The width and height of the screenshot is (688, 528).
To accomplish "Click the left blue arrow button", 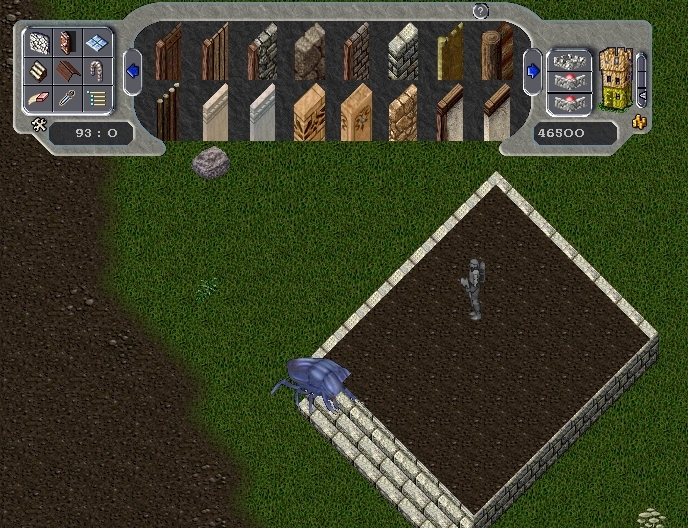I will pyautogui.click(x=132, y=71).
